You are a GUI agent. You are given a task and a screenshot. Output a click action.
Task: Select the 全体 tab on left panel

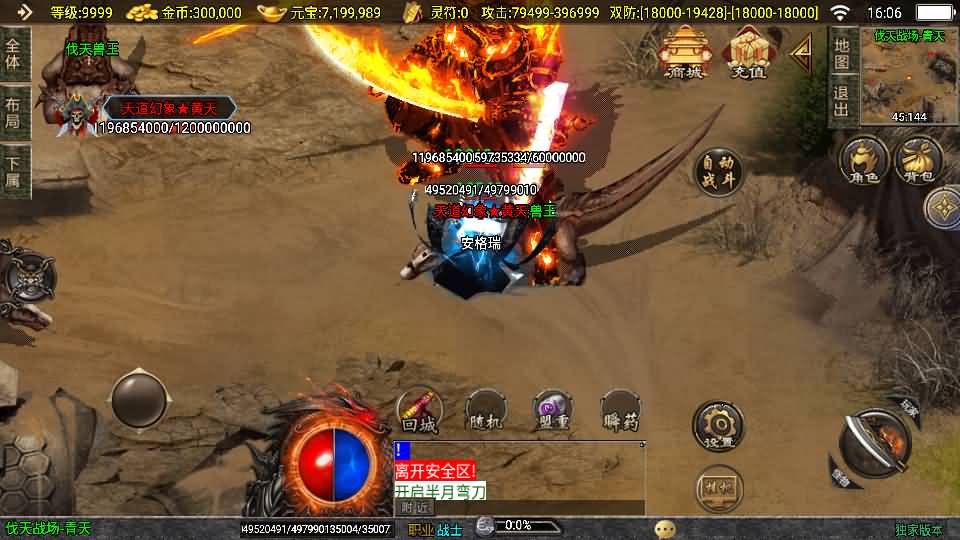pos(13,54)
